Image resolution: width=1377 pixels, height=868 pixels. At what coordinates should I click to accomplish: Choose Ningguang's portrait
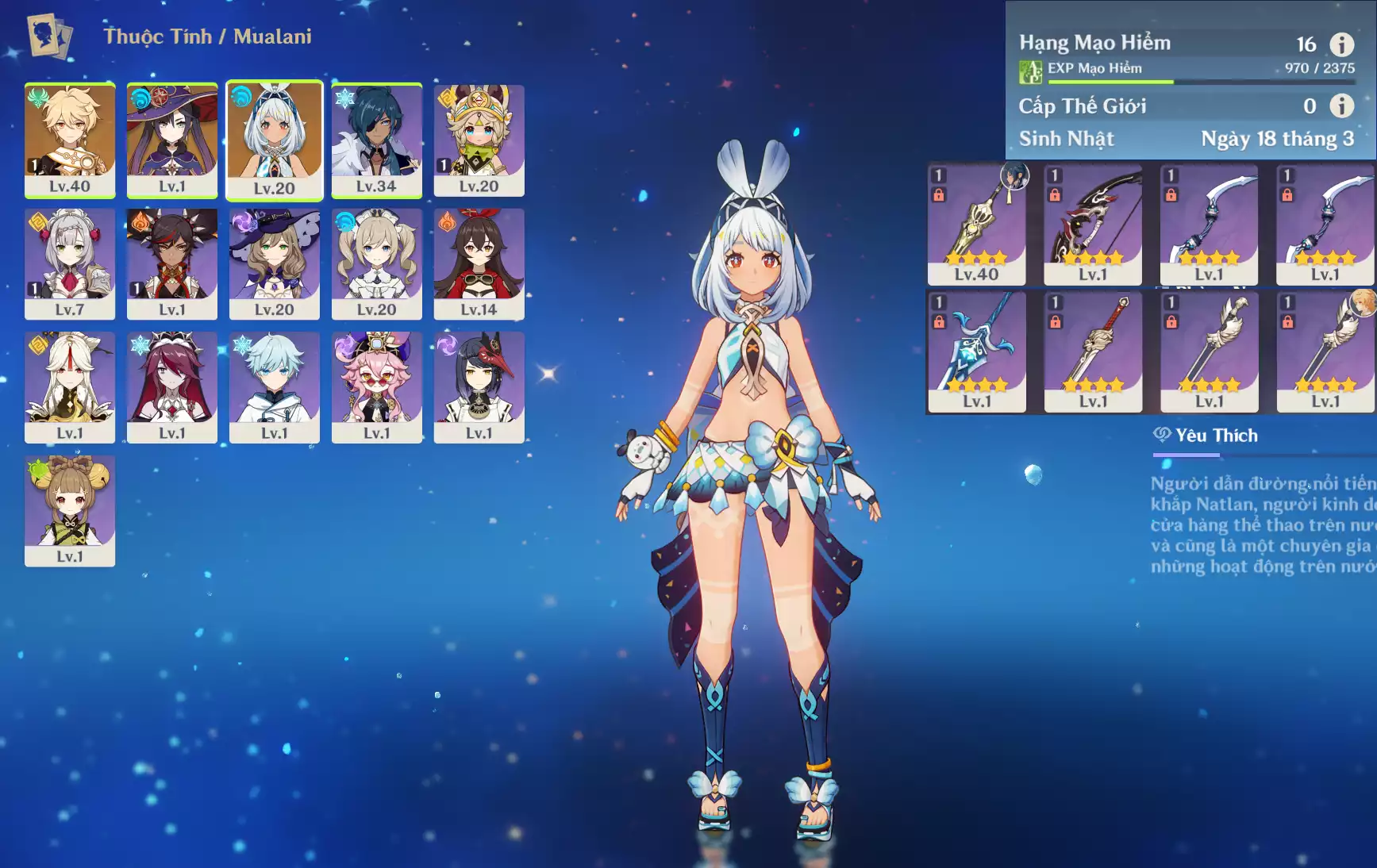(x=70, y=386)
